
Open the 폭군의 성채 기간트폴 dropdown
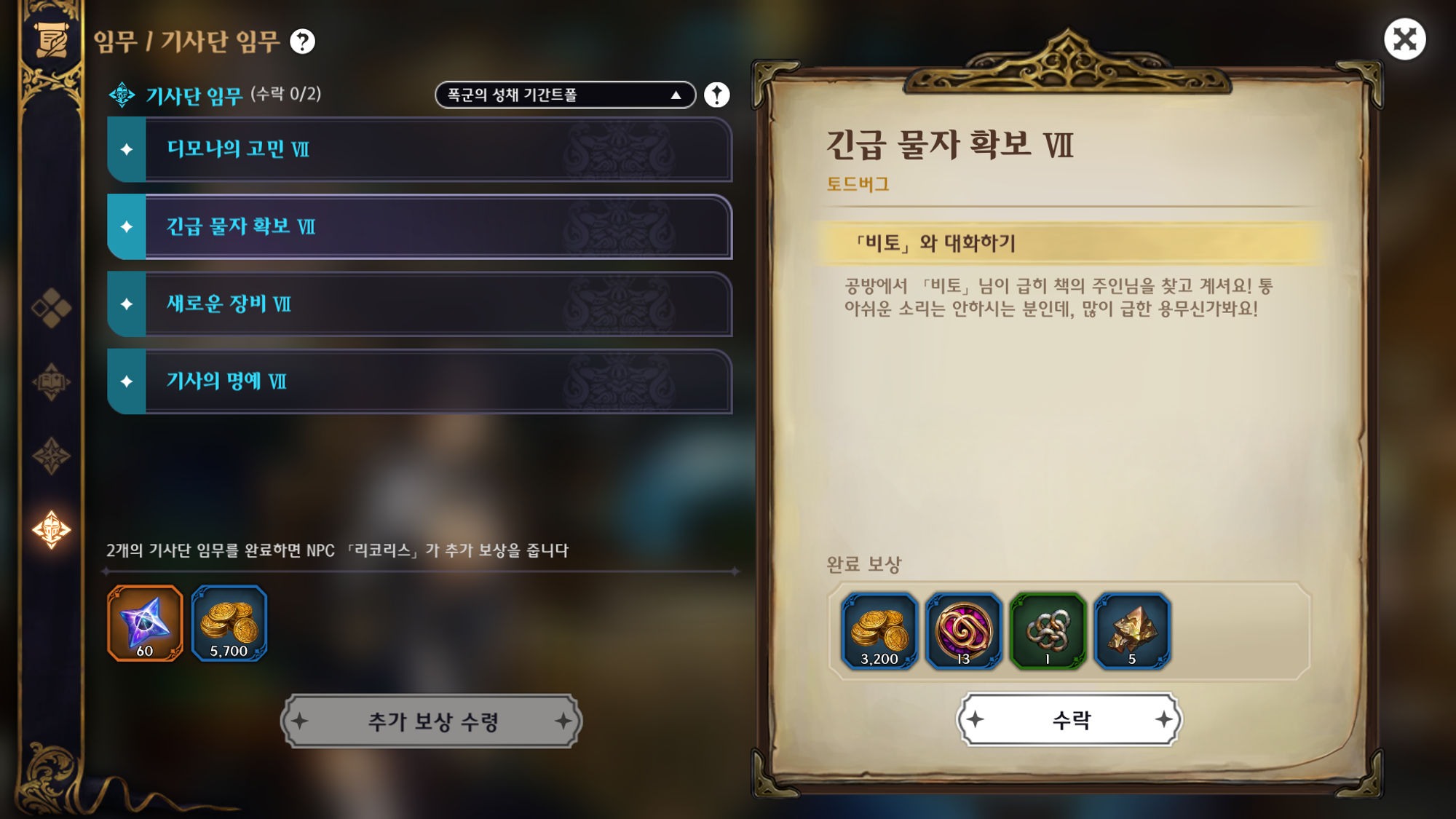pos(565,95)
